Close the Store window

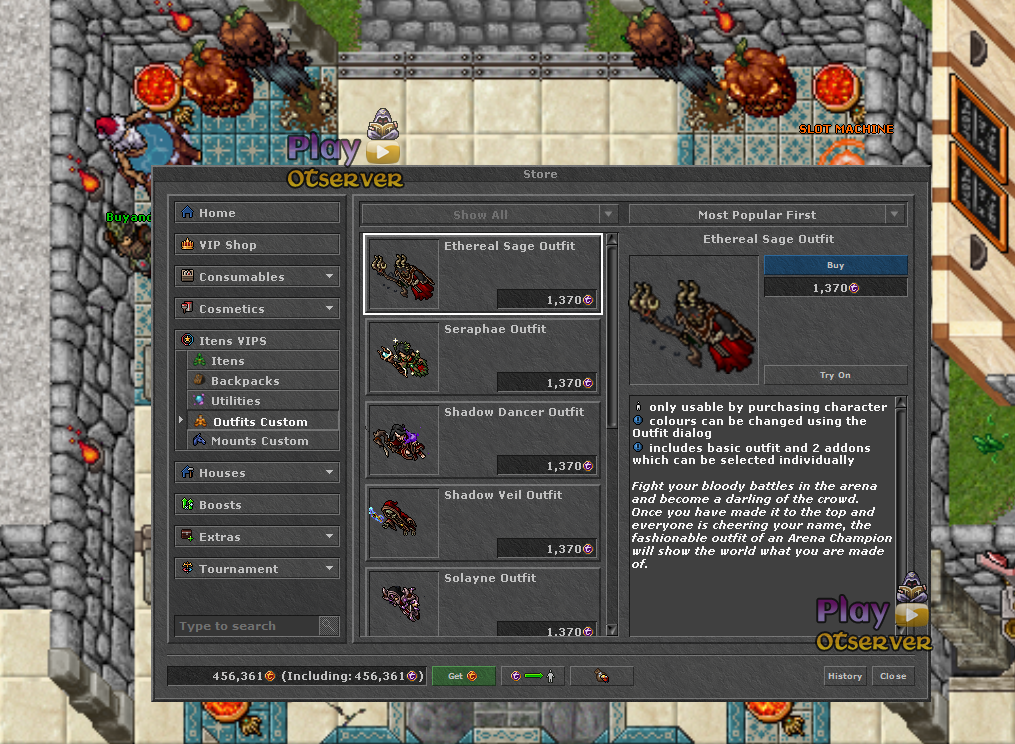coord(893,676)
